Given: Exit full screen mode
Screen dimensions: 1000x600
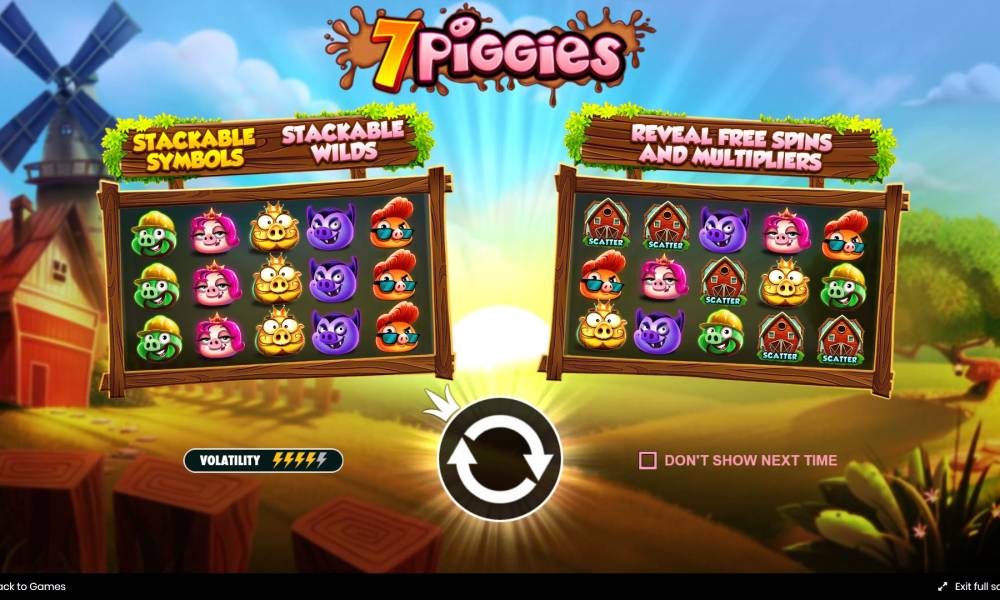Looking at the screenshot, I should pos(970,587).
